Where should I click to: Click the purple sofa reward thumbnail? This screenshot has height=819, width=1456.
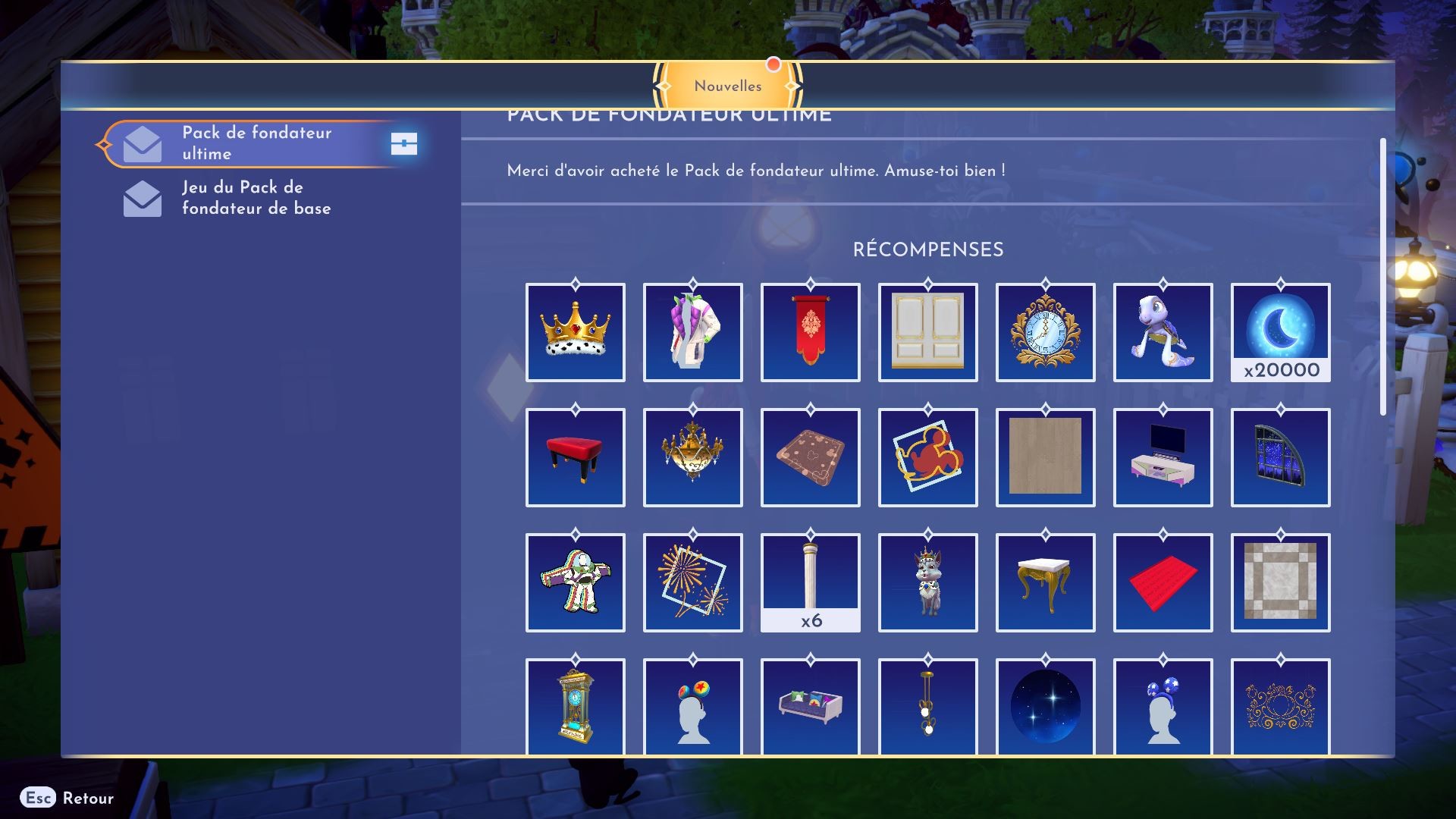[x=810, y=707]
